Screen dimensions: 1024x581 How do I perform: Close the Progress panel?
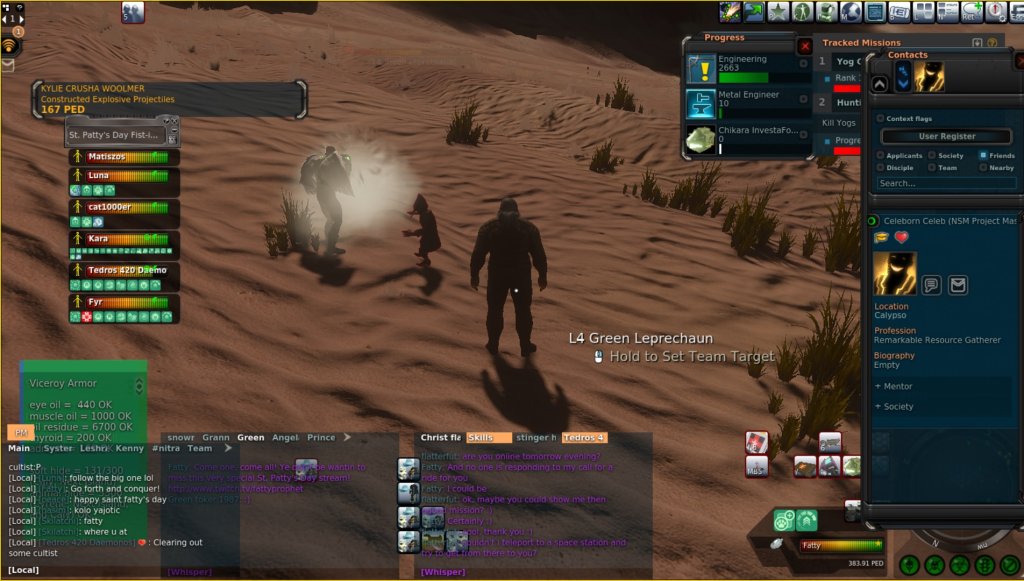805,46
